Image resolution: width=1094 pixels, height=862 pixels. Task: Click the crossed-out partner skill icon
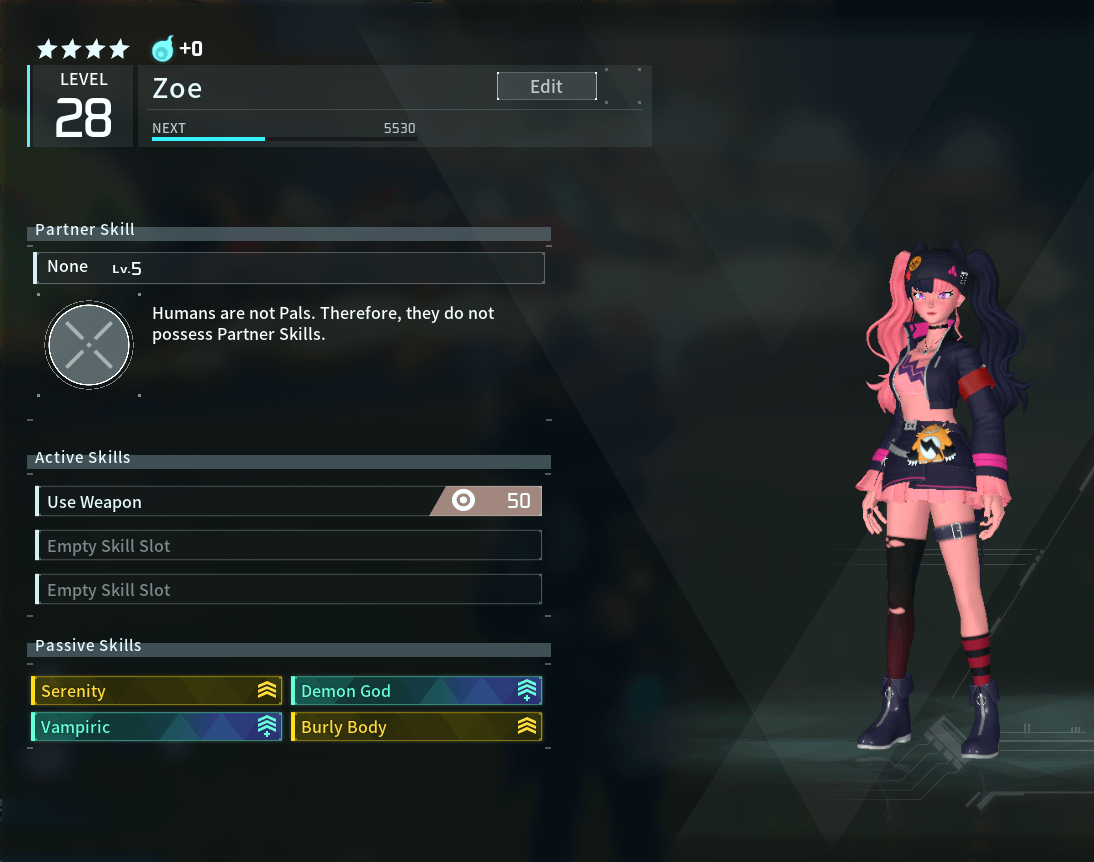click(89, 346)
